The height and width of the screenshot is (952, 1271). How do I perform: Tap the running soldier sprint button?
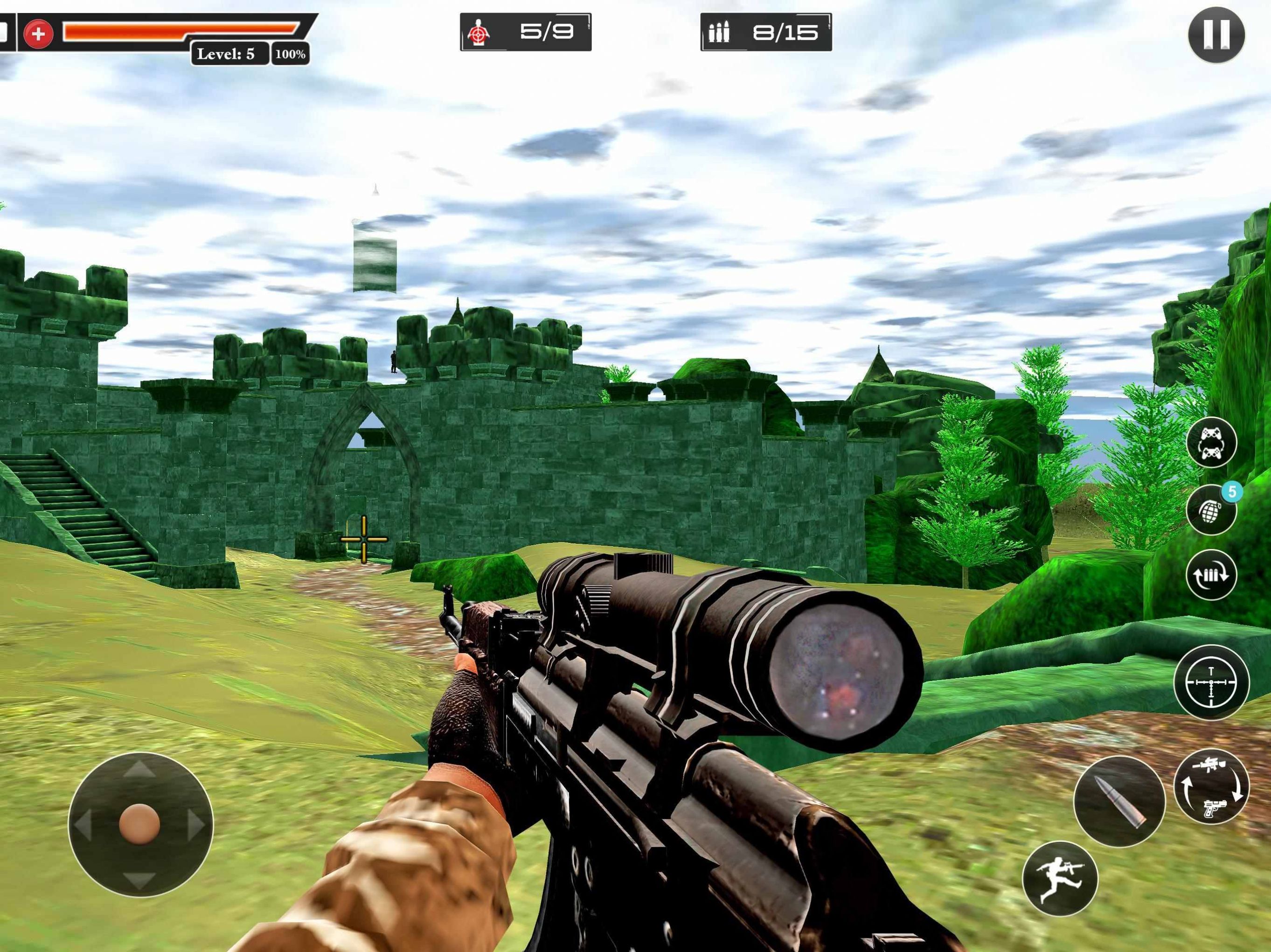pos(1060,878)
